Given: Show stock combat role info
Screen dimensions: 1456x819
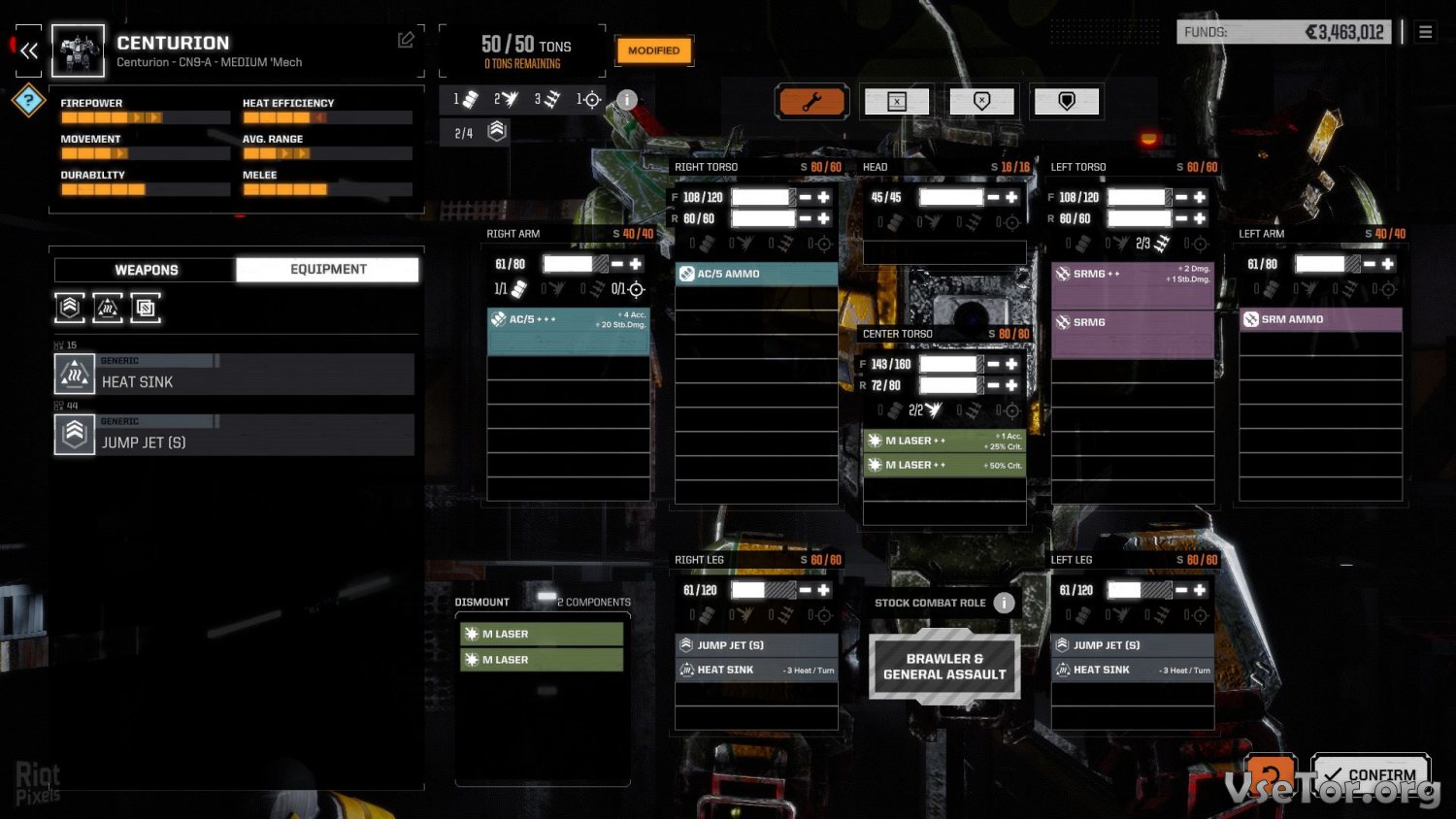Looking at the screenshot, I should (1005, 603).
